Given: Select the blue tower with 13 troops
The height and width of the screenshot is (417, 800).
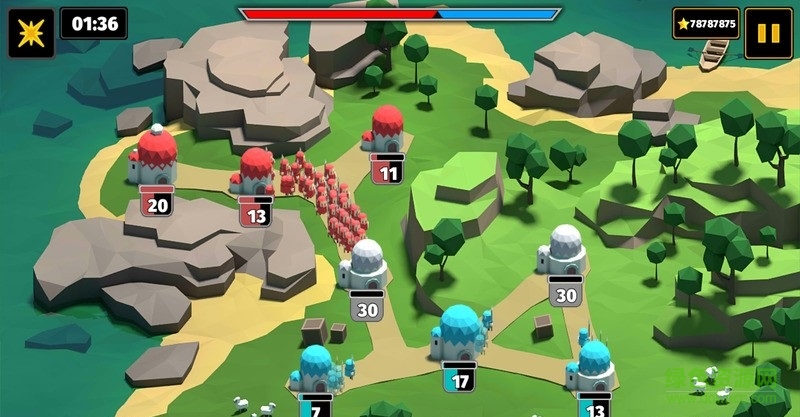Looking at the screenshot, I should (593, 368).
